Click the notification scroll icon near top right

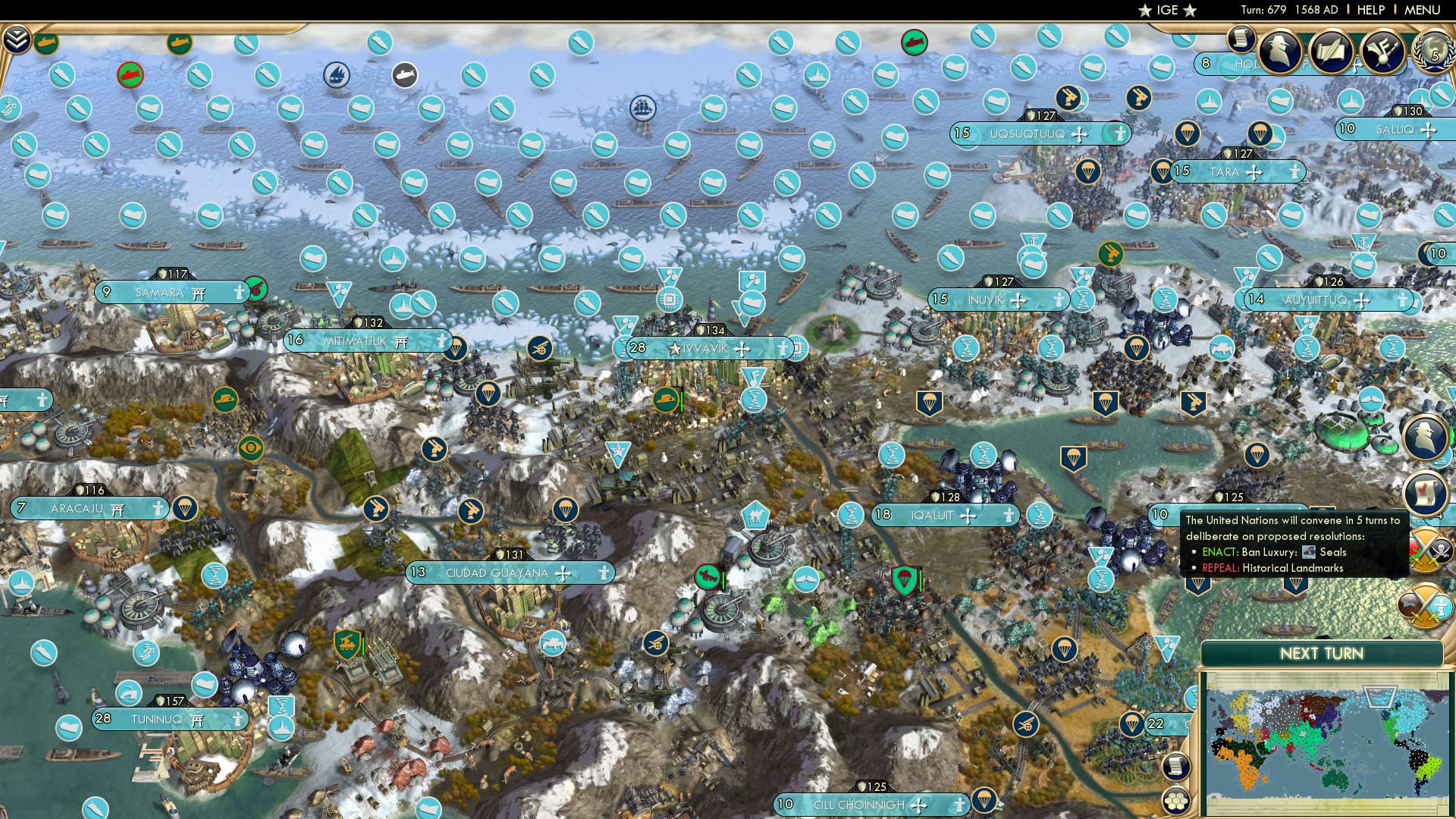point(1241,41)
